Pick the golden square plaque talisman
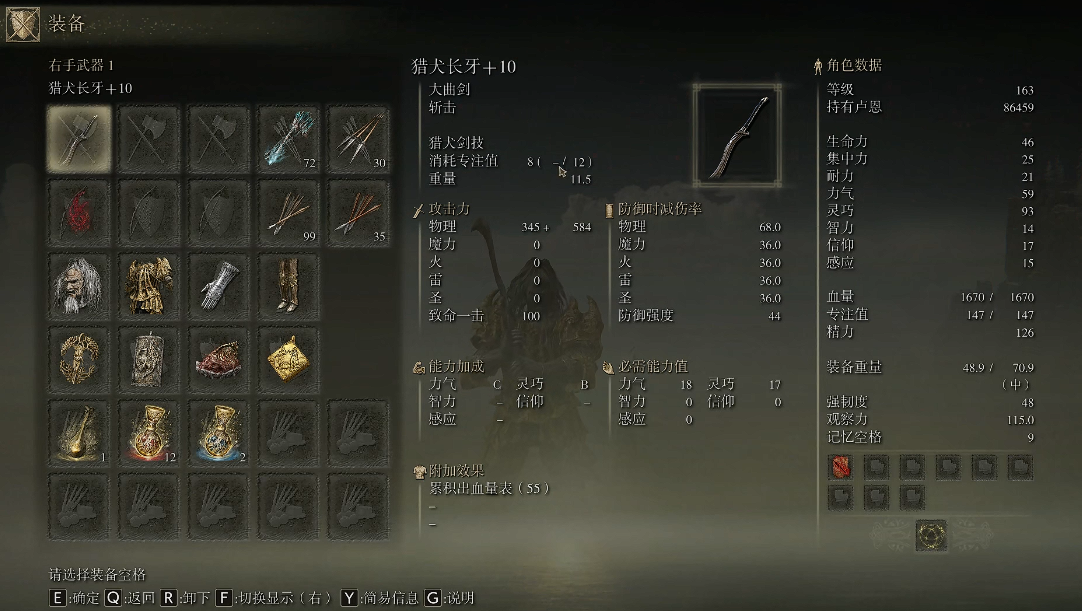This screenshot has width=1082, height=611. pos(289,360)
